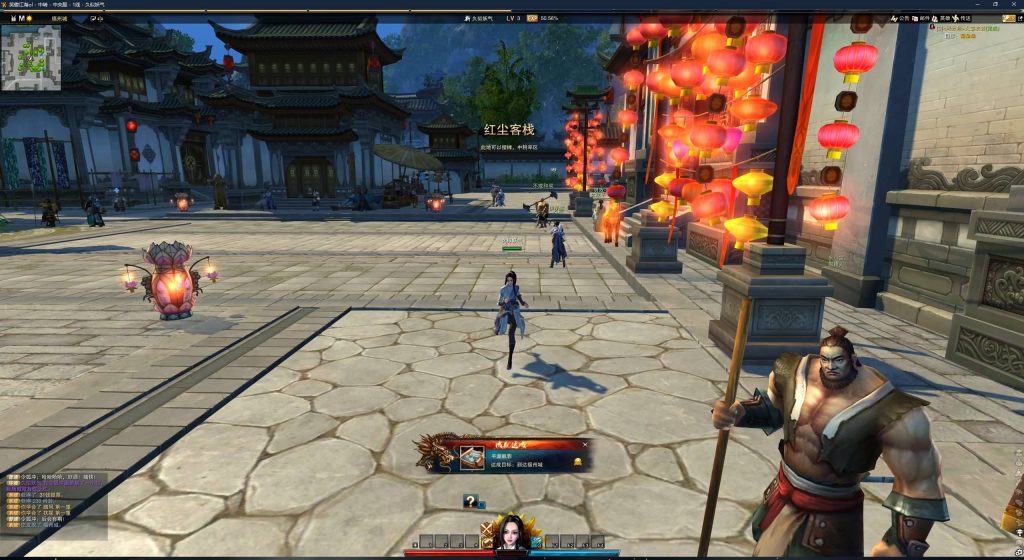
Task: Close the game window
Action: click(x=1014, y=5)
